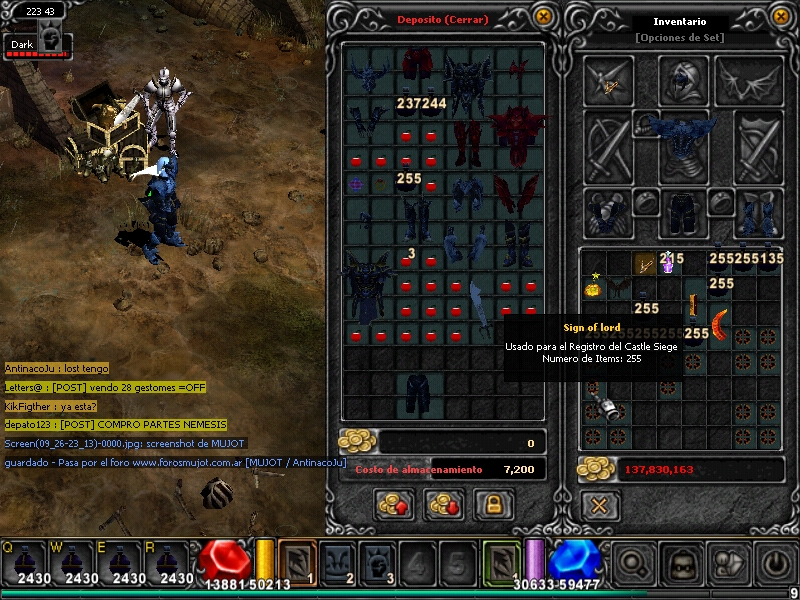The image size is (800, 600).
Task: Close the Deposito vault window
Action: (x=543, y=16)
